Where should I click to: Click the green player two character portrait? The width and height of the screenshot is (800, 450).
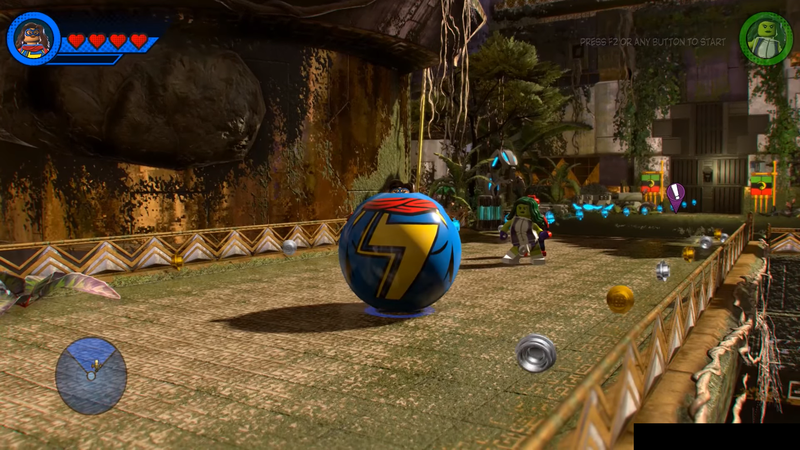click(x=765, y=39)
